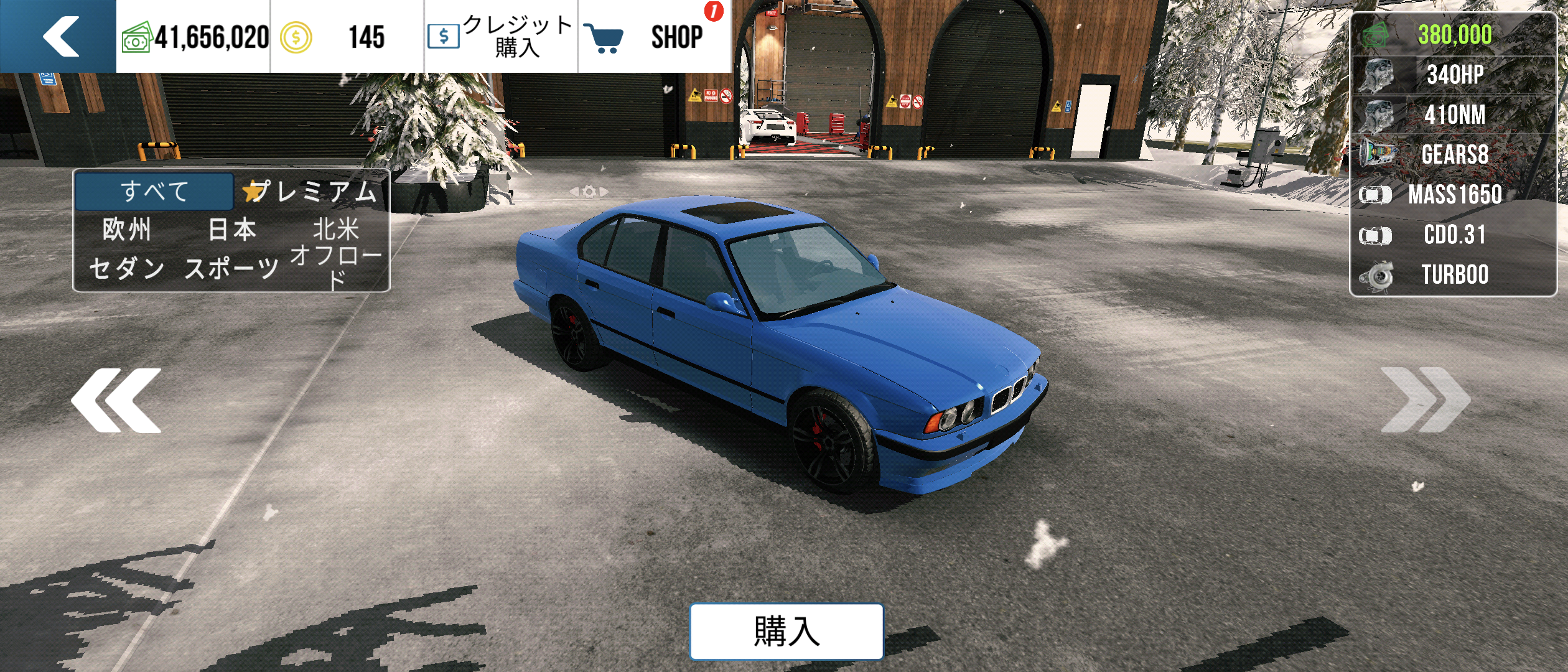Choose the 日本 (Japan) category

click(231, 230)
